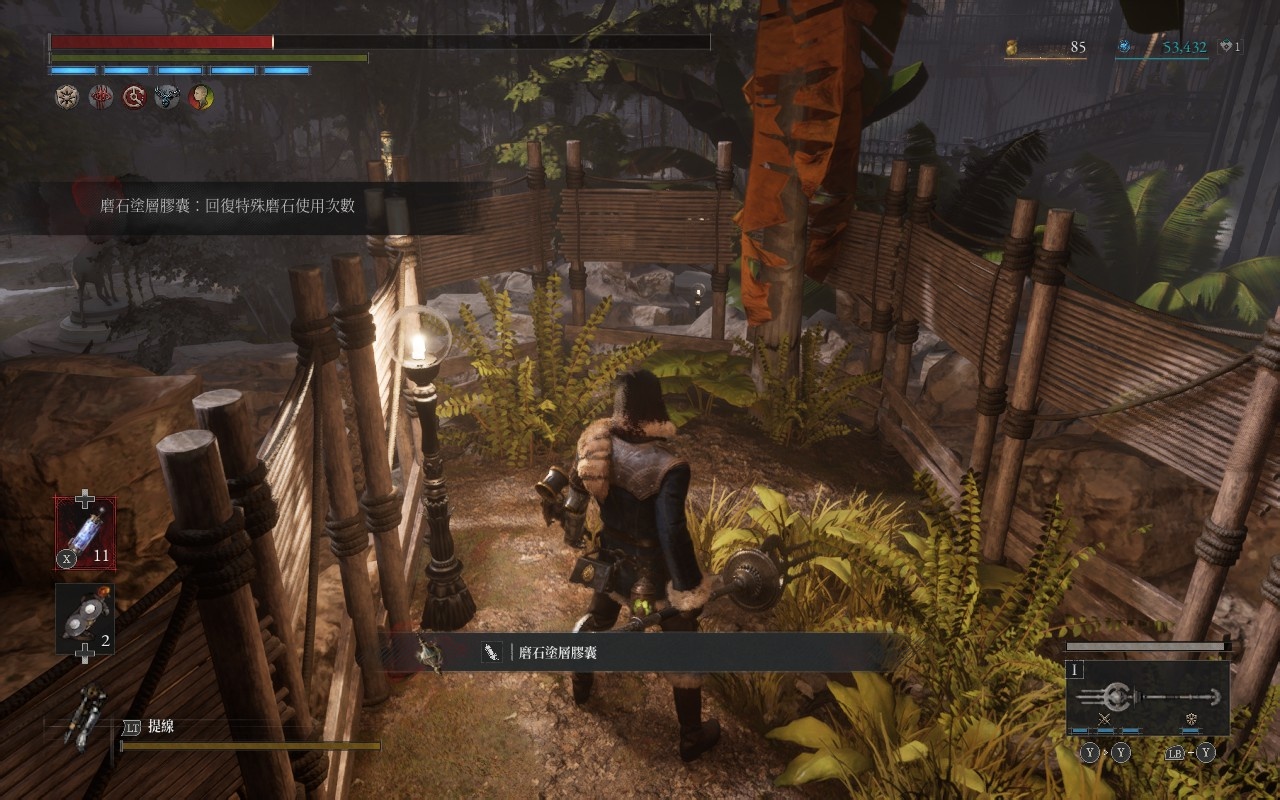Click the white flower-shield buff icon
Image resolution: width=1280 pixels, height=800 pixels.
click(67, 97)
